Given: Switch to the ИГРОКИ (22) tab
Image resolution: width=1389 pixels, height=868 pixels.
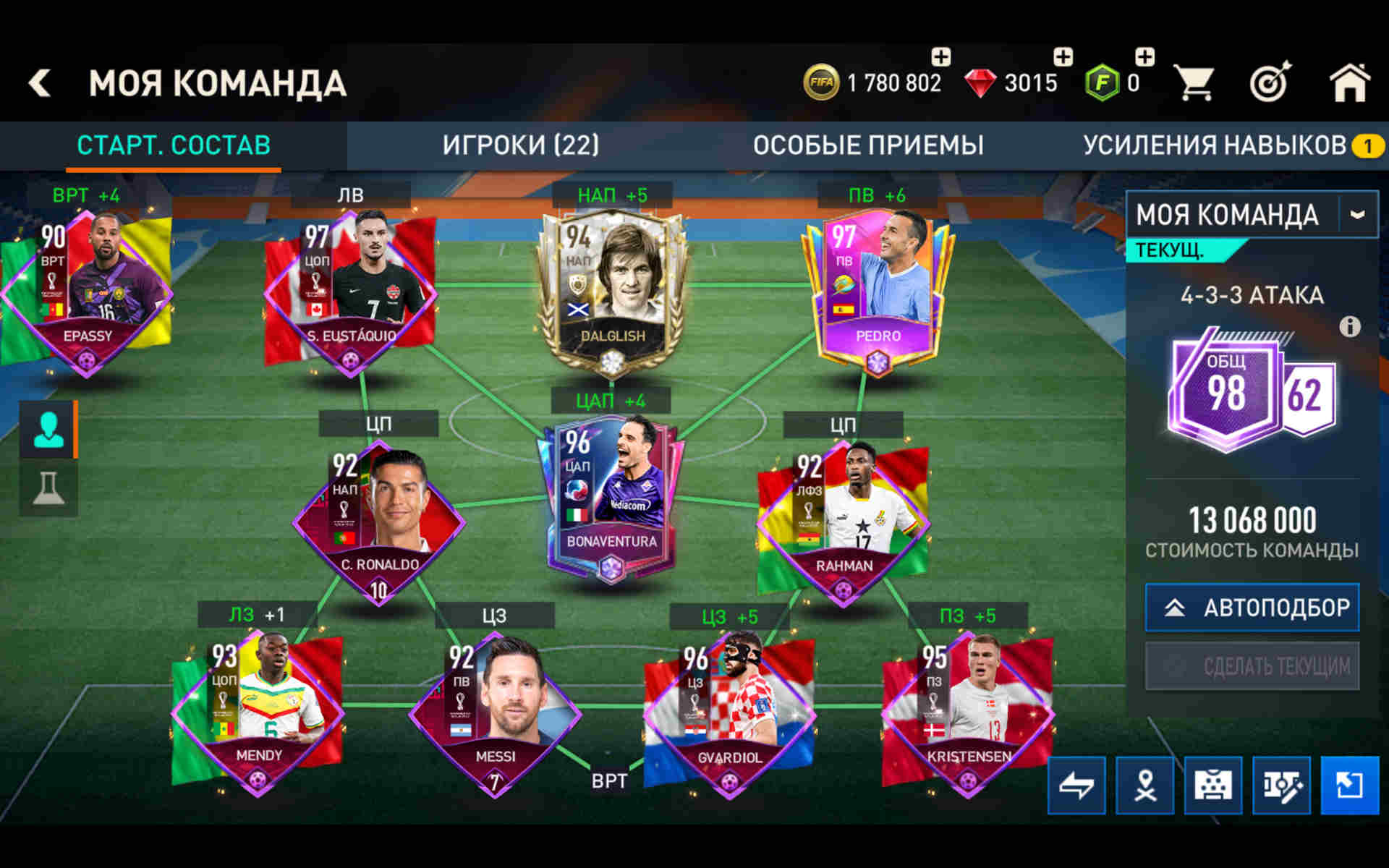Looking at the screenshot, I should [x=520, y=145].
